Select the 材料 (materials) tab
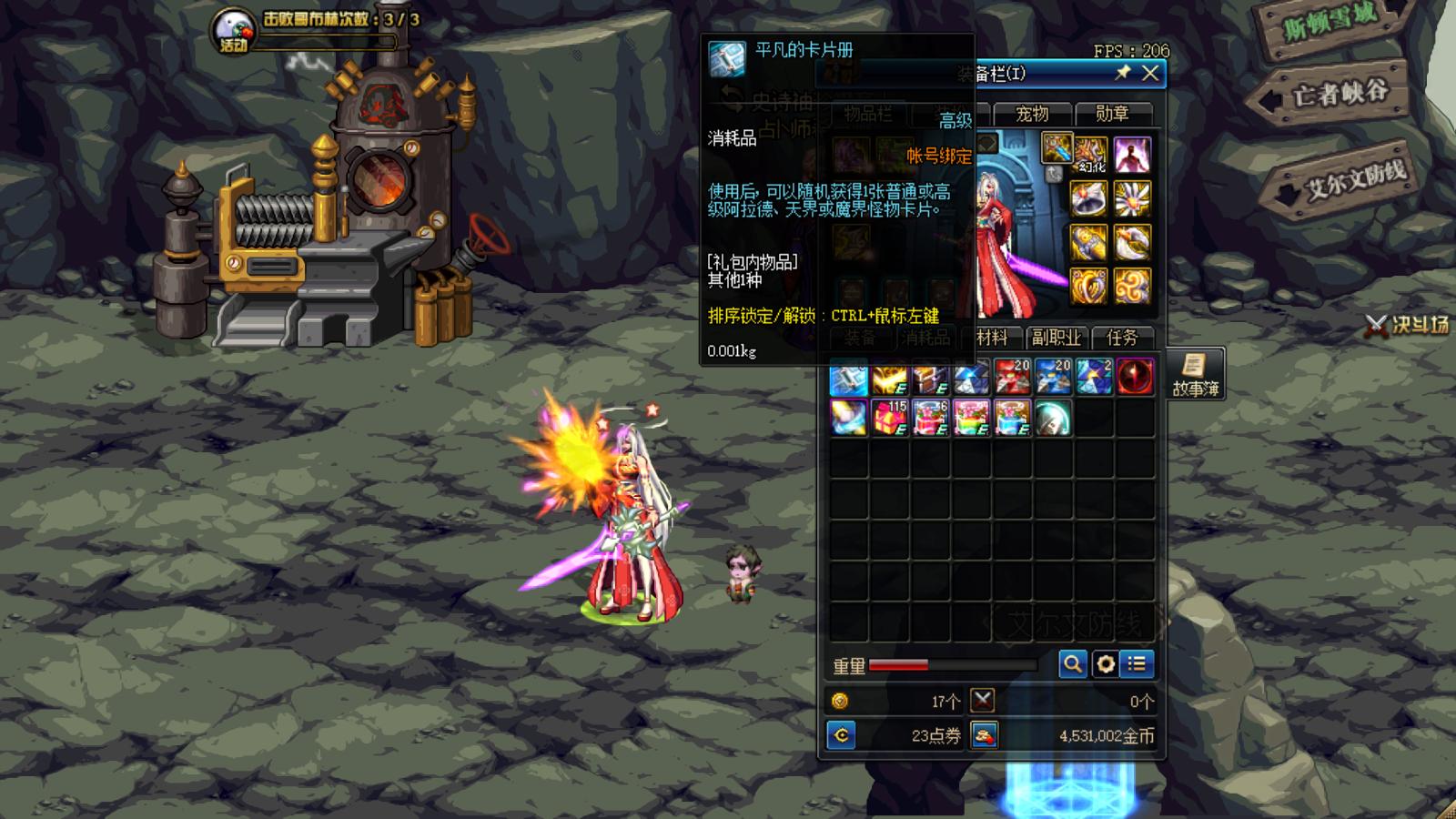Screen dimensions: 1456x819 [992, 338]
